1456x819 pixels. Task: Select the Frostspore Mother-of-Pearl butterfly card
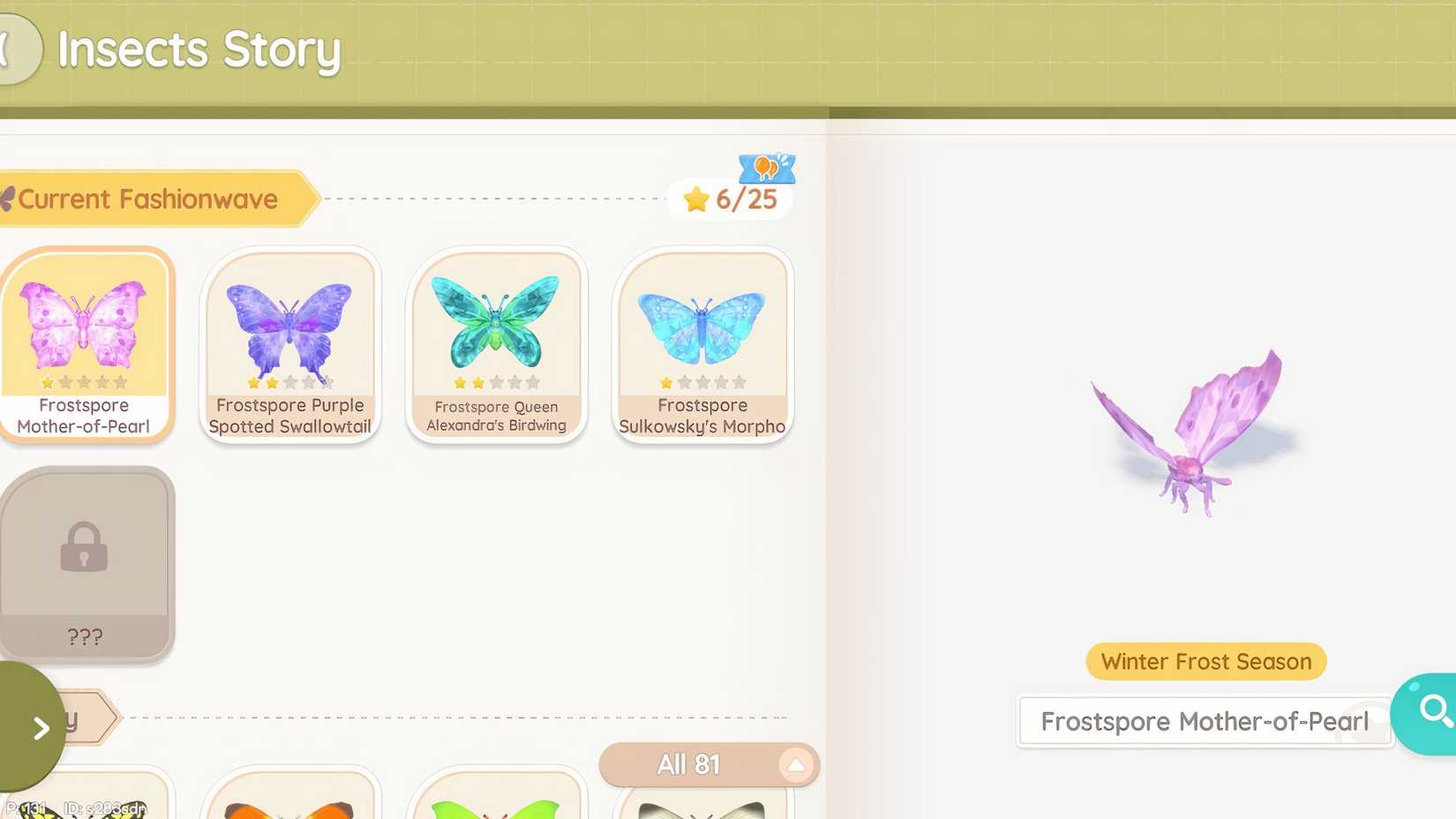click(87, 344)
